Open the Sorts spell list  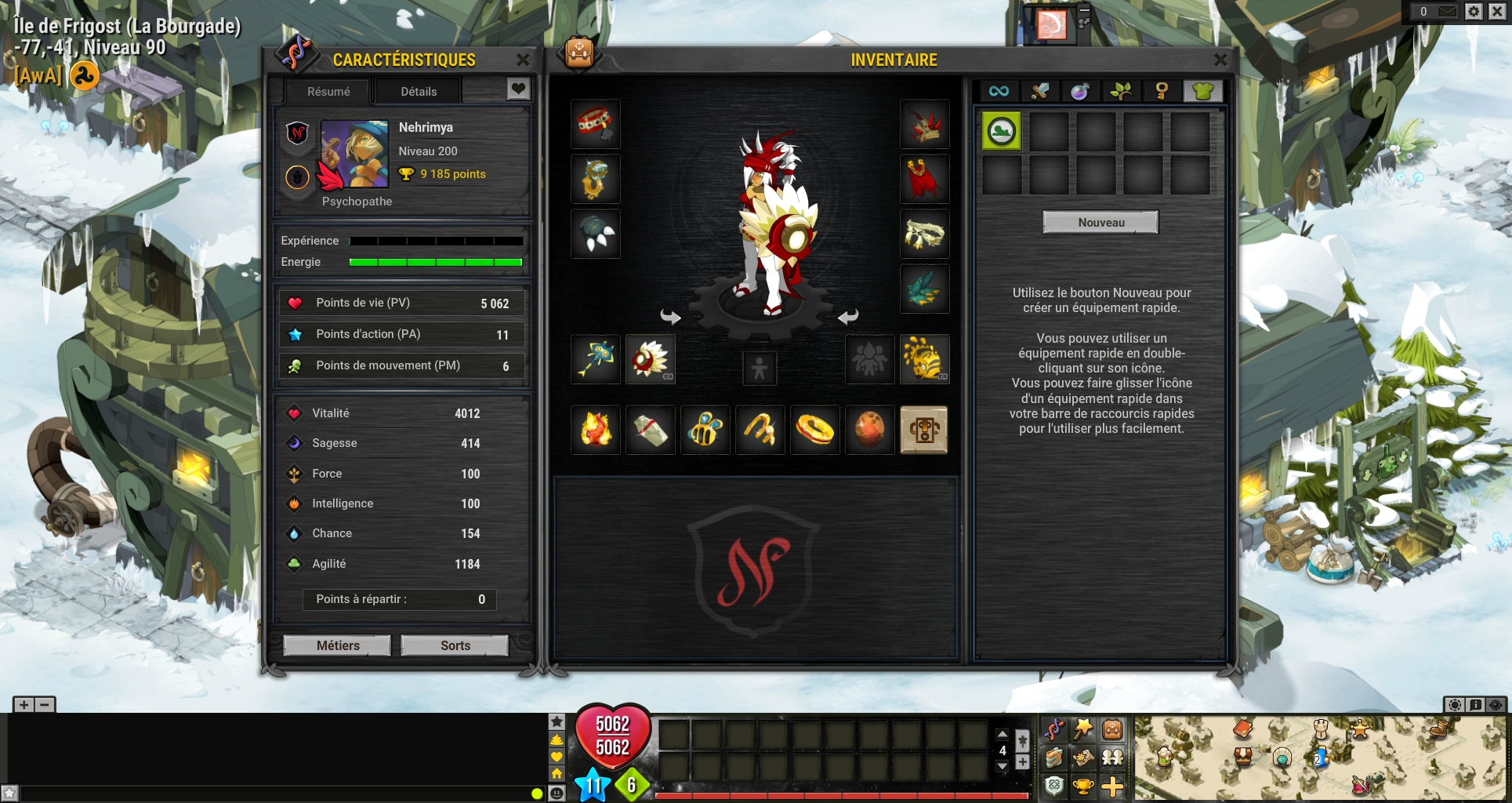455,645
